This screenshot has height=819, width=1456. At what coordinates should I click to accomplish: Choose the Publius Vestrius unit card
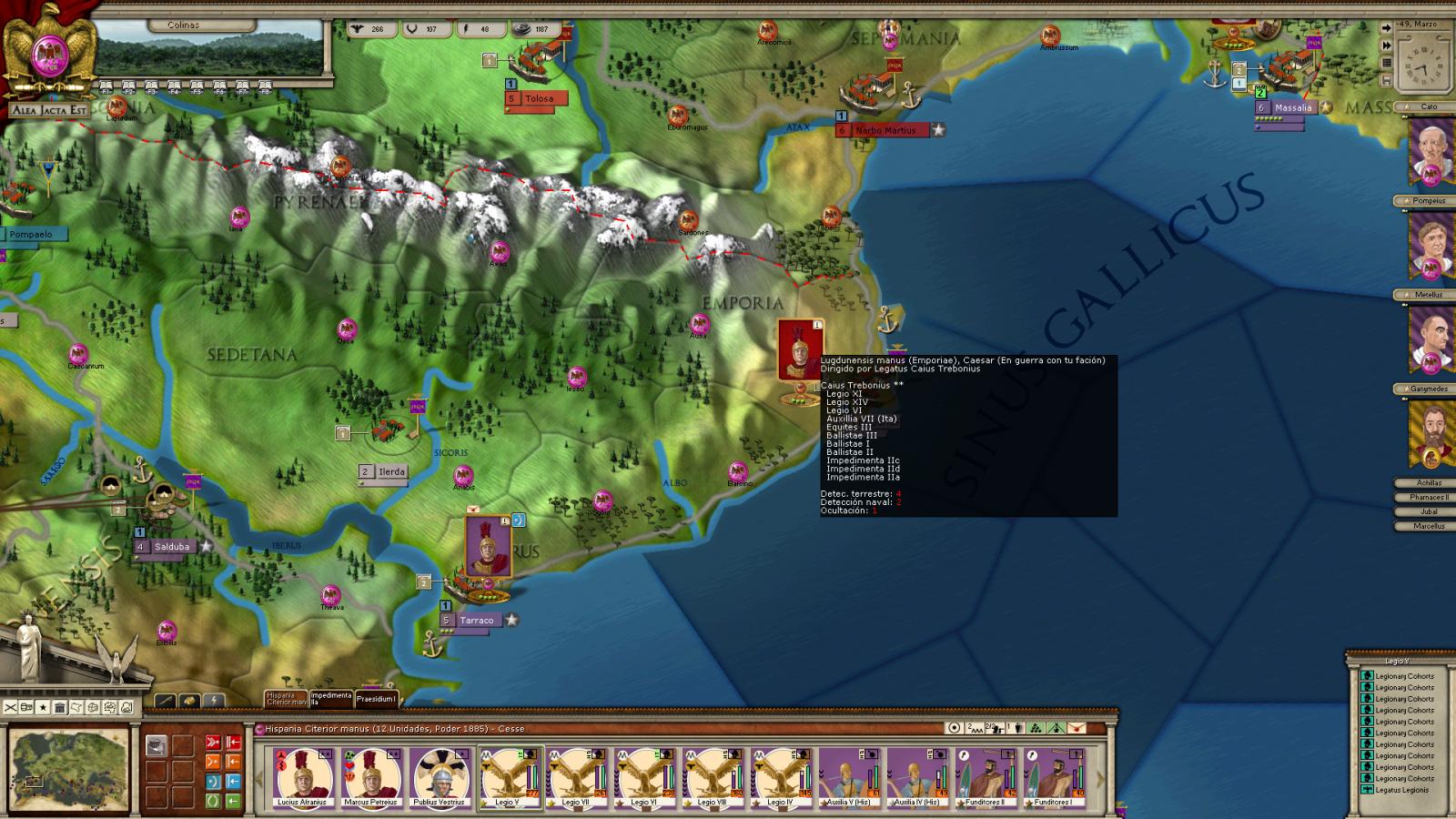click(440, 778)
